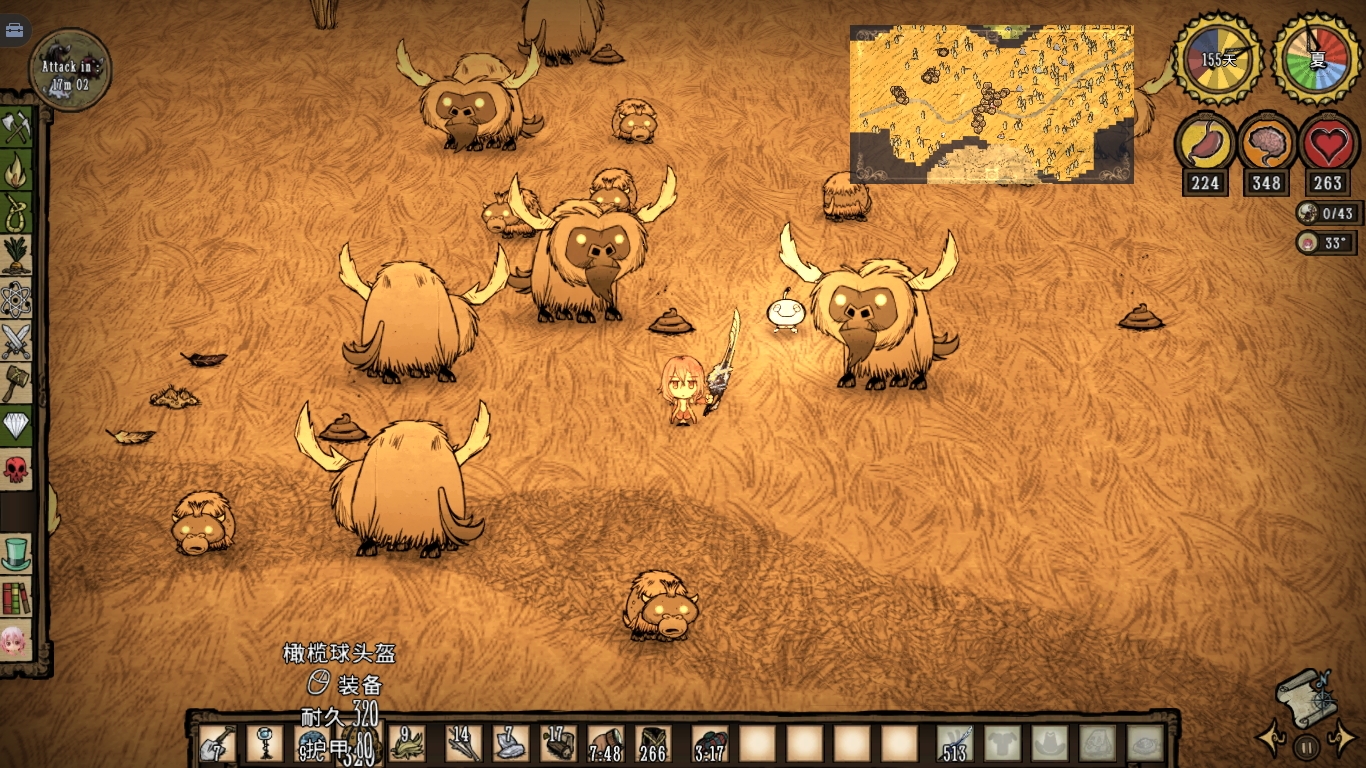Select the inventory slot showing 266
Screen dimensions: 1366x768
pyautogui.click(x=654, y=744)
